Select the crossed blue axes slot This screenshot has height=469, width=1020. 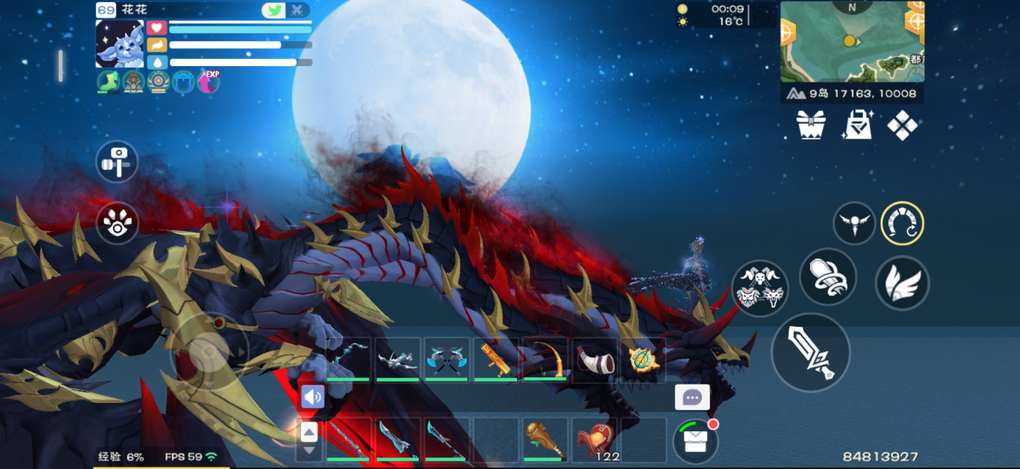[446, 359]
